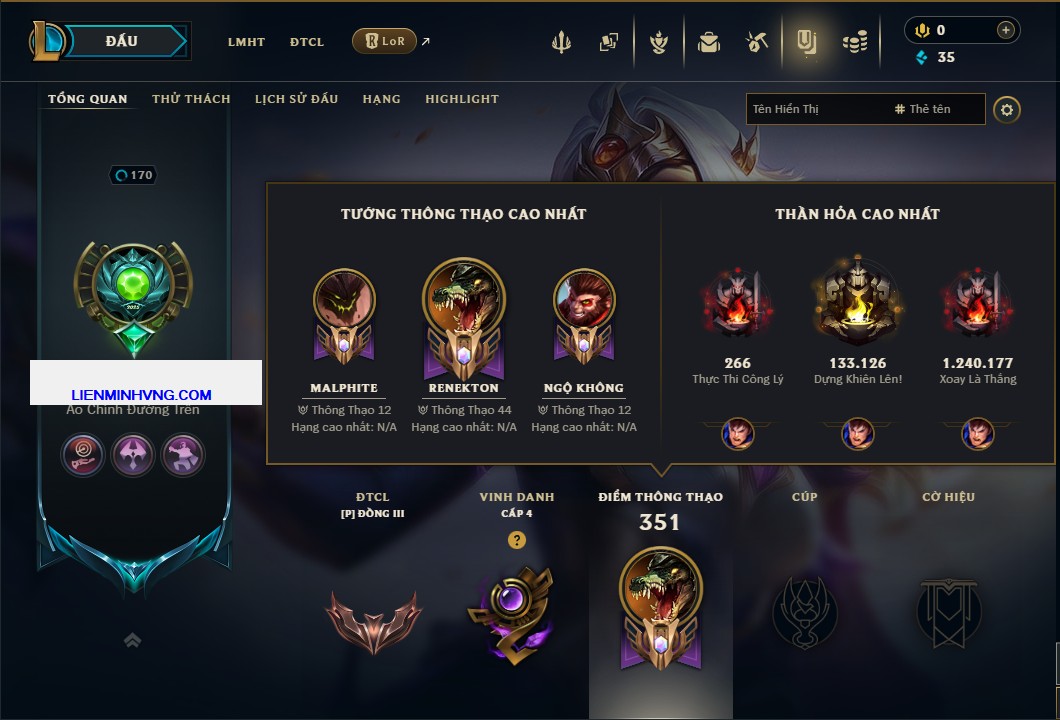Focus the Tên Hiển Thị search field
1060x720 pixels.
pos(815,109)
